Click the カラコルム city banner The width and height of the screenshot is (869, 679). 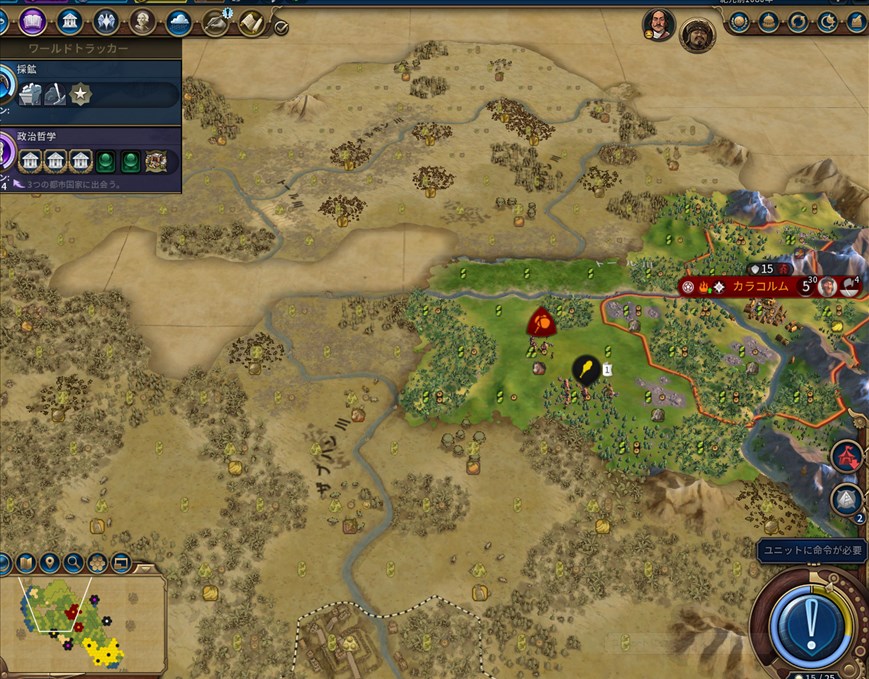point(760,287)
